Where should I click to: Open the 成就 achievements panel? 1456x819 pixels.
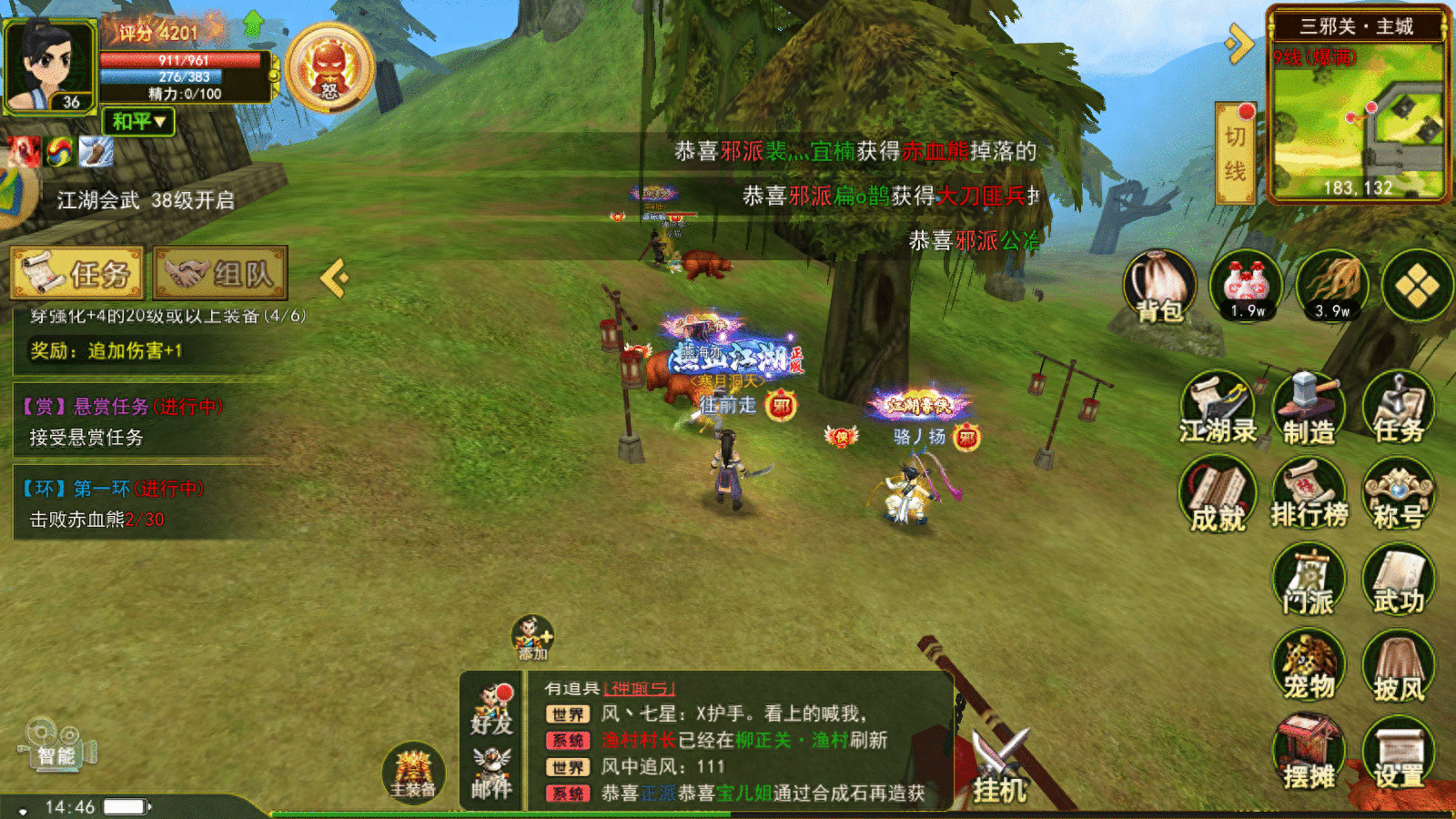tap(1218, 496)
